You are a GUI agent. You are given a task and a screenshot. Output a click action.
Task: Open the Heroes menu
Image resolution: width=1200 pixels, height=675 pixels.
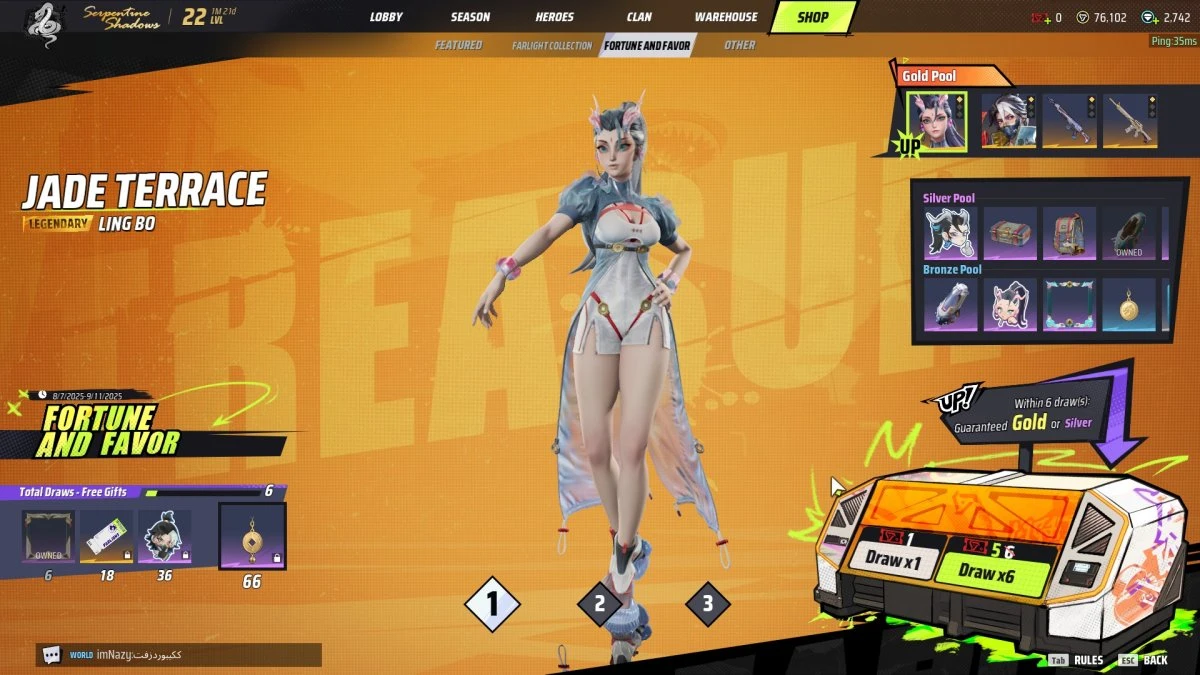(x=555, y=17)
